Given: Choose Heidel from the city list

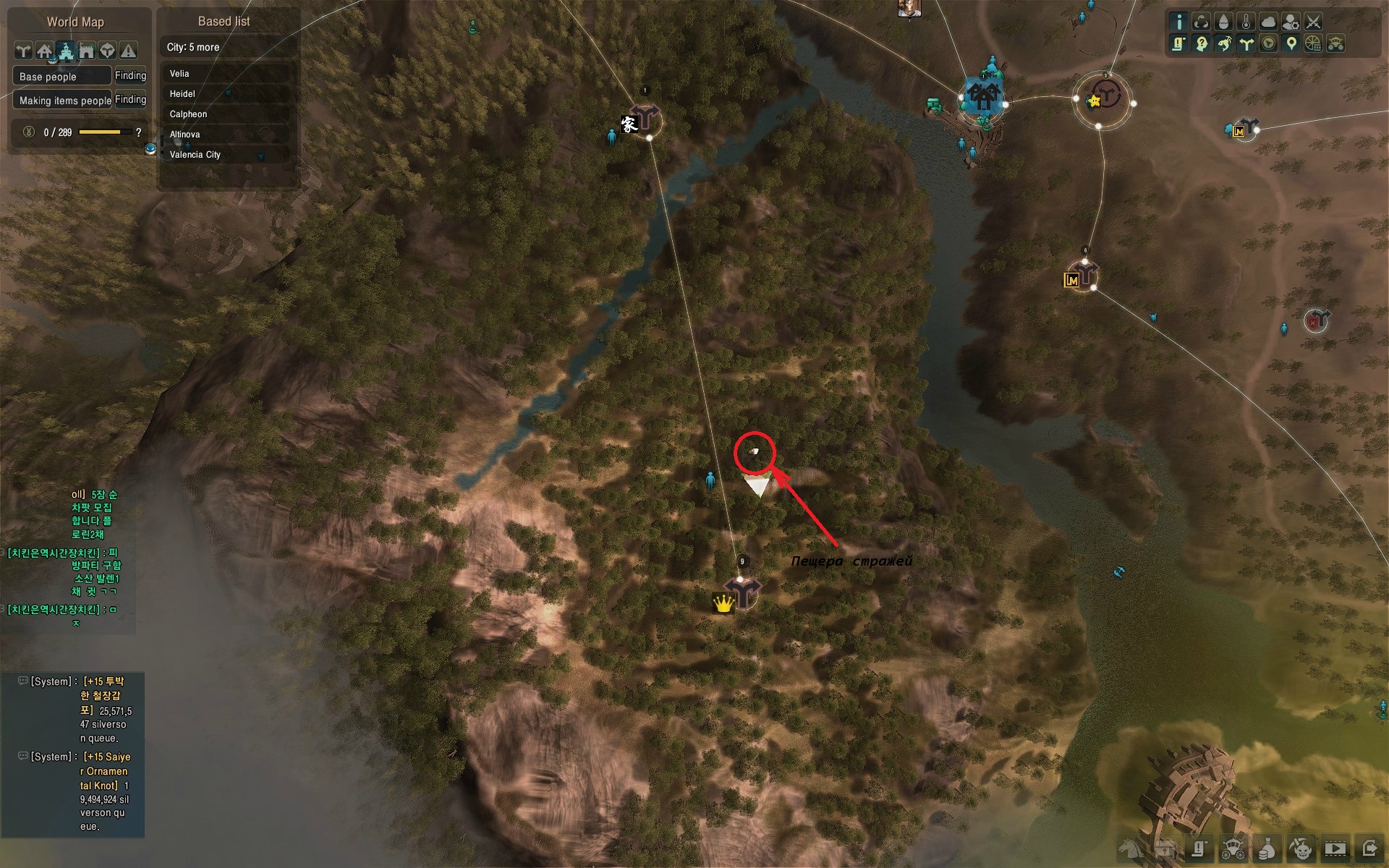Looking at the screenshot, I should tap(182, 94).
